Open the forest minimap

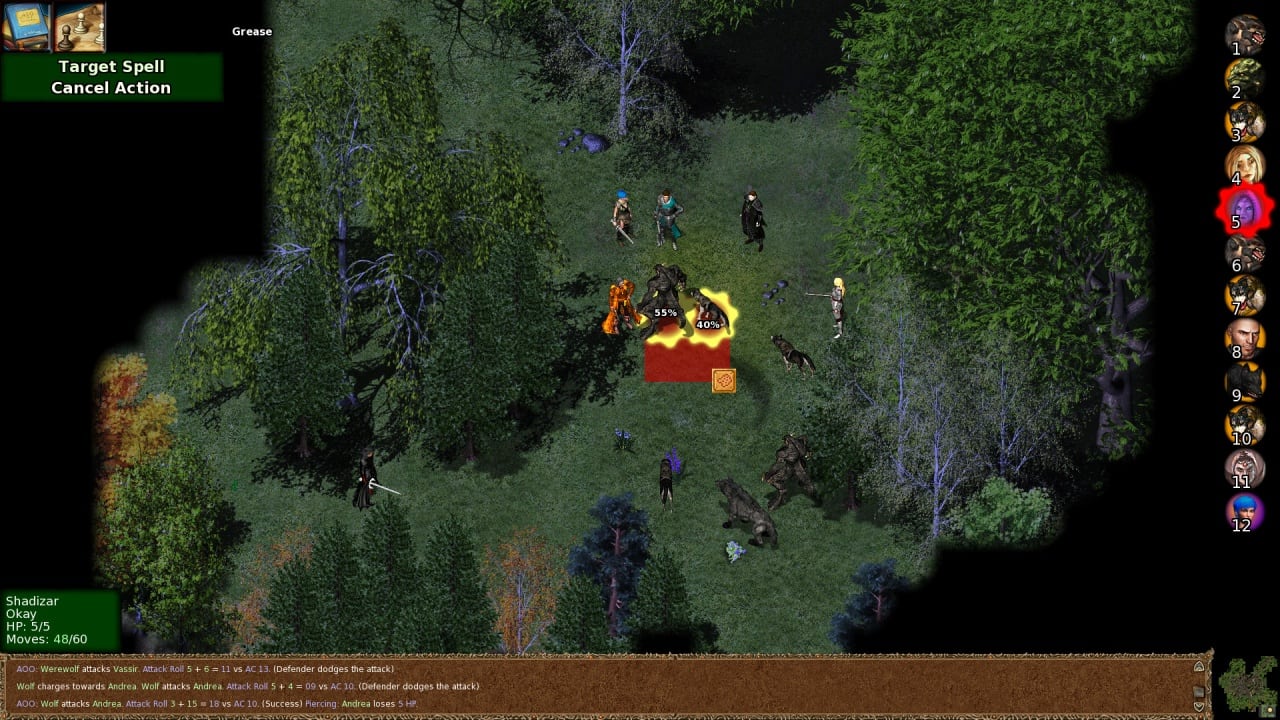click(x=1247, y=686)
